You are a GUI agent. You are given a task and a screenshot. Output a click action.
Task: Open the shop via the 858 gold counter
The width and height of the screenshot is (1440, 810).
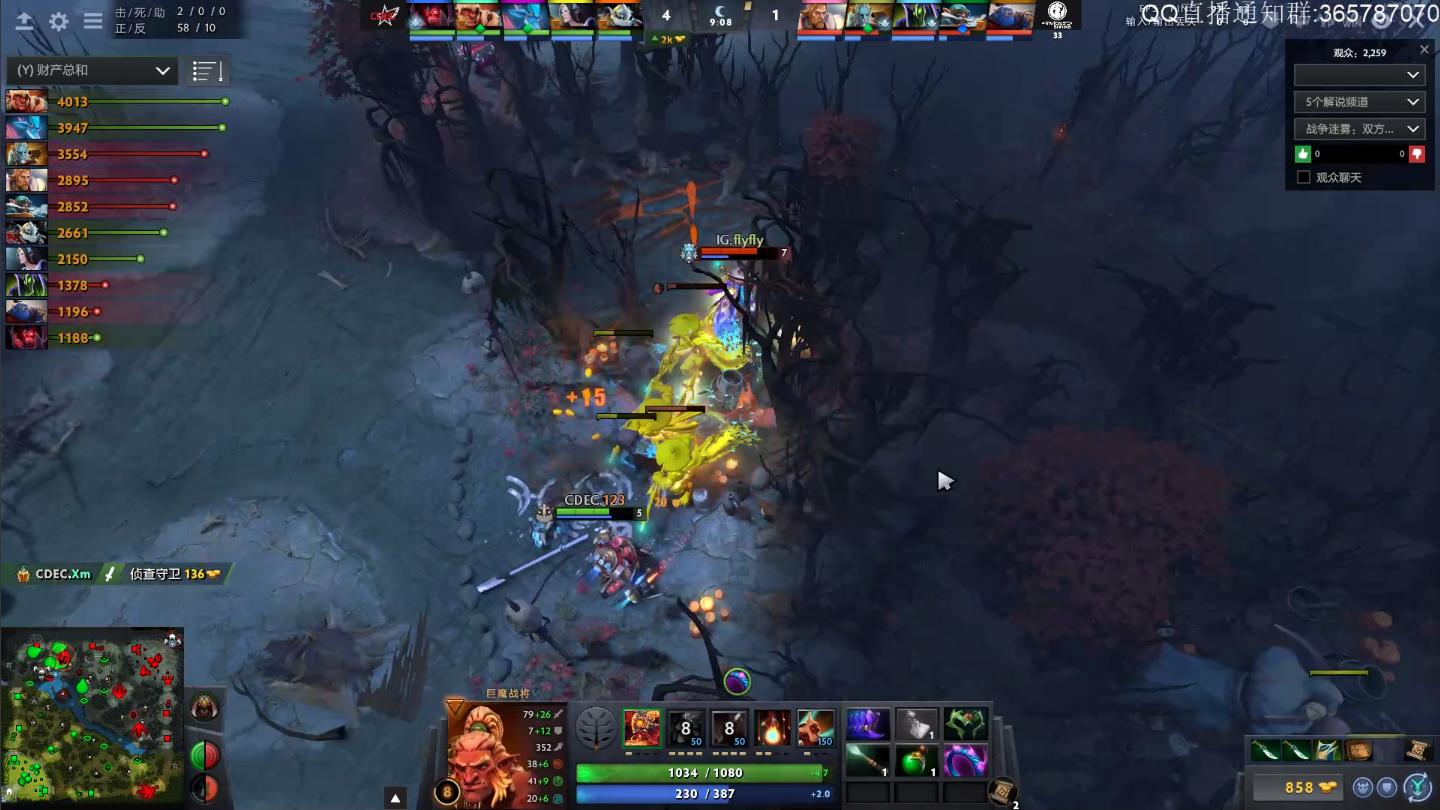pyautogui.click(x=1300, y=788)
